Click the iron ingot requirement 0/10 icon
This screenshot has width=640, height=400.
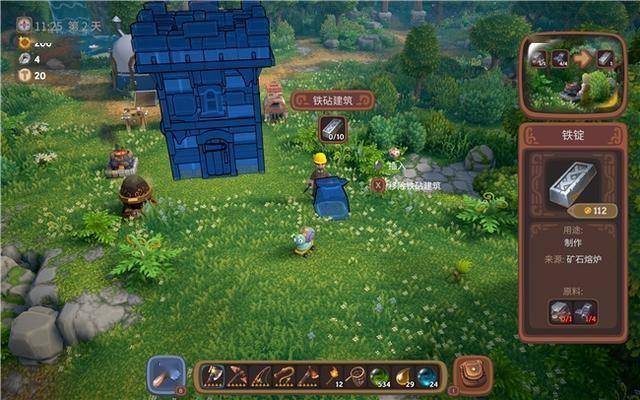coord(332,129)
